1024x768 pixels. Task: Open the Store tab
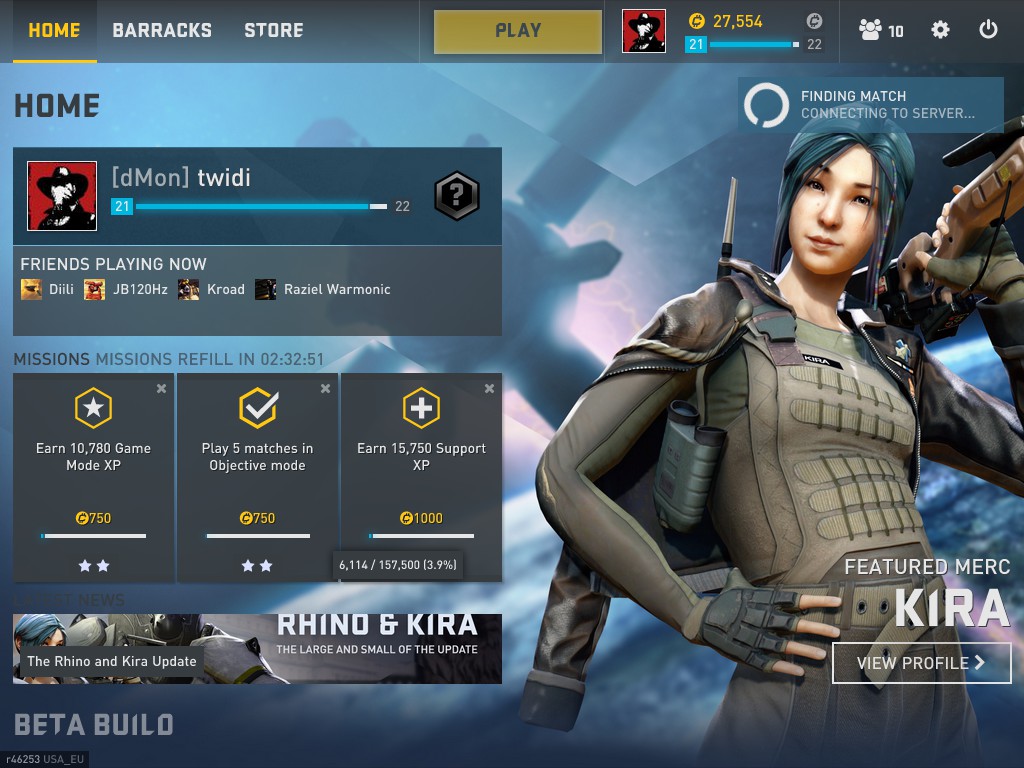274,30
